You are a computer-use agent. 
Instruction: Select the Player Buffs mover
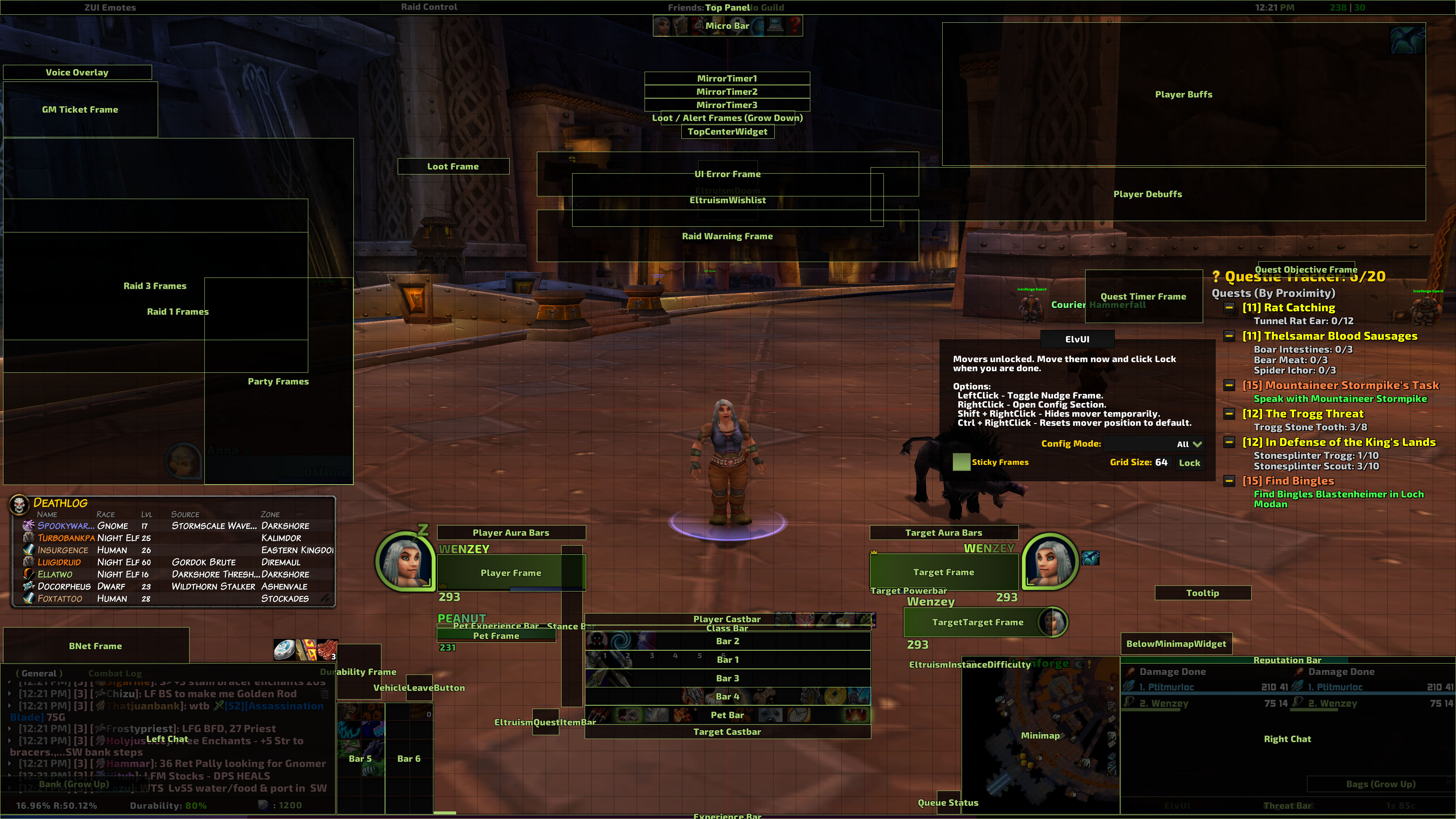click(1183, 94)
